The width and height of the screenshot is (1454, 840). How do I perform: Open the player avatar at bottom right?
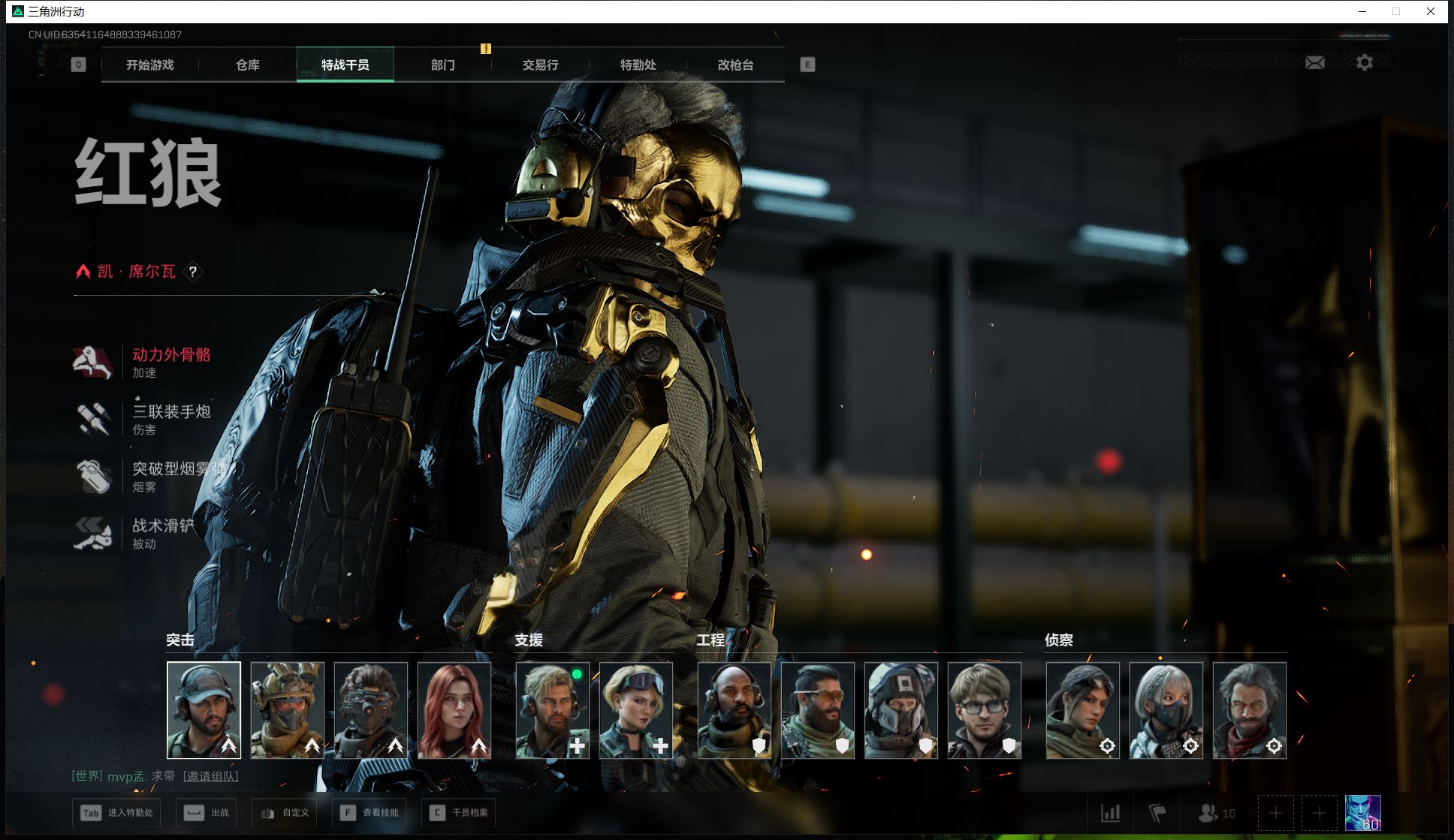1362,812
